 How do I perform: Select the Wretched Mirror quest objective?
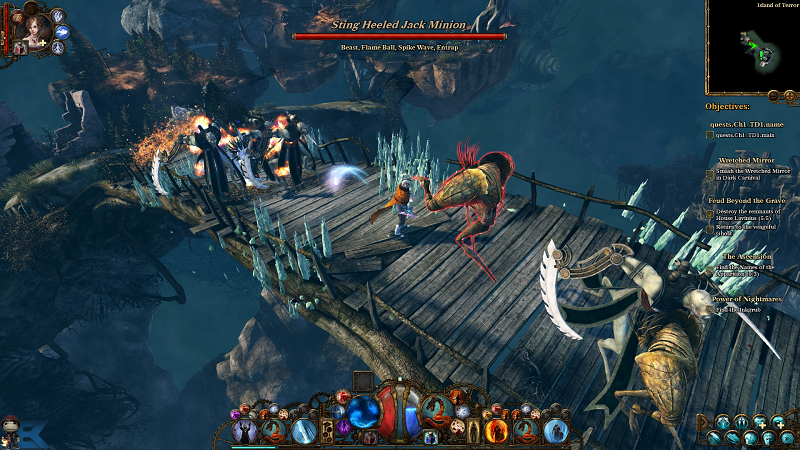(747, 160)
